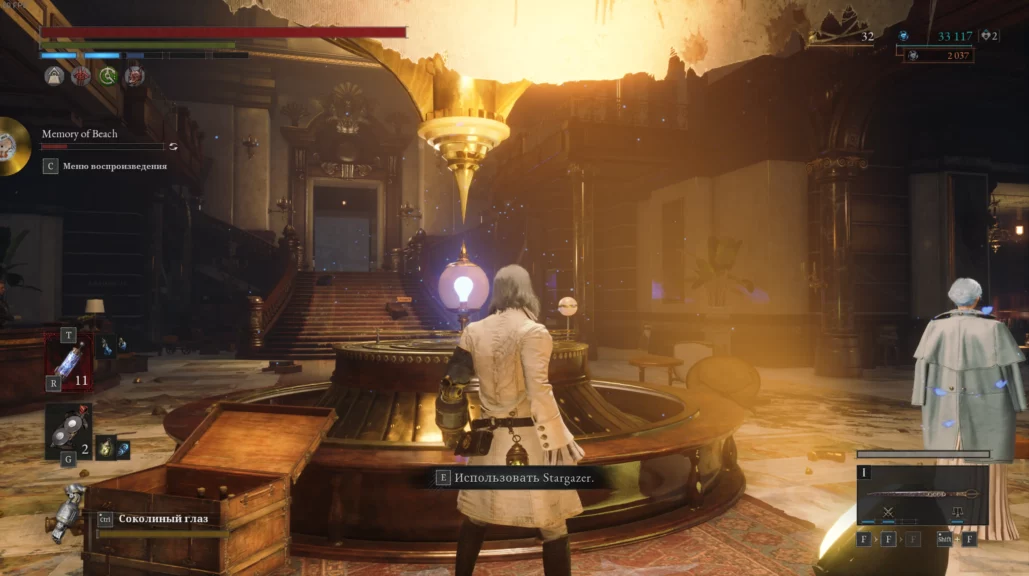
Task: Click the golden record disc icon
Action: tap(11, 146)
